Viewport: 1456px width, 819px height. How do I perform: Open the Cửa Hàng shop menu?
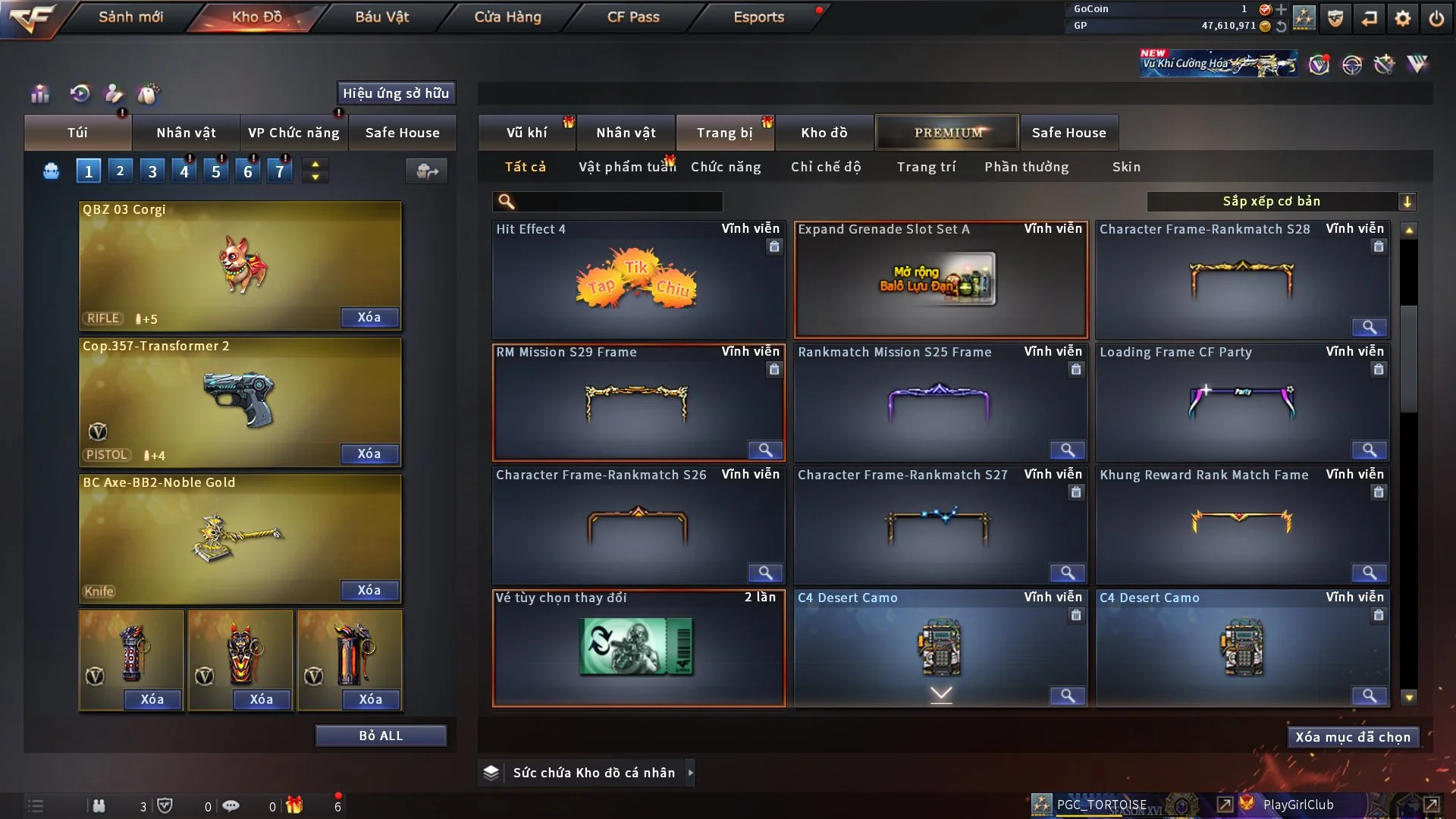pyautogui.click(x=507, y=17)
